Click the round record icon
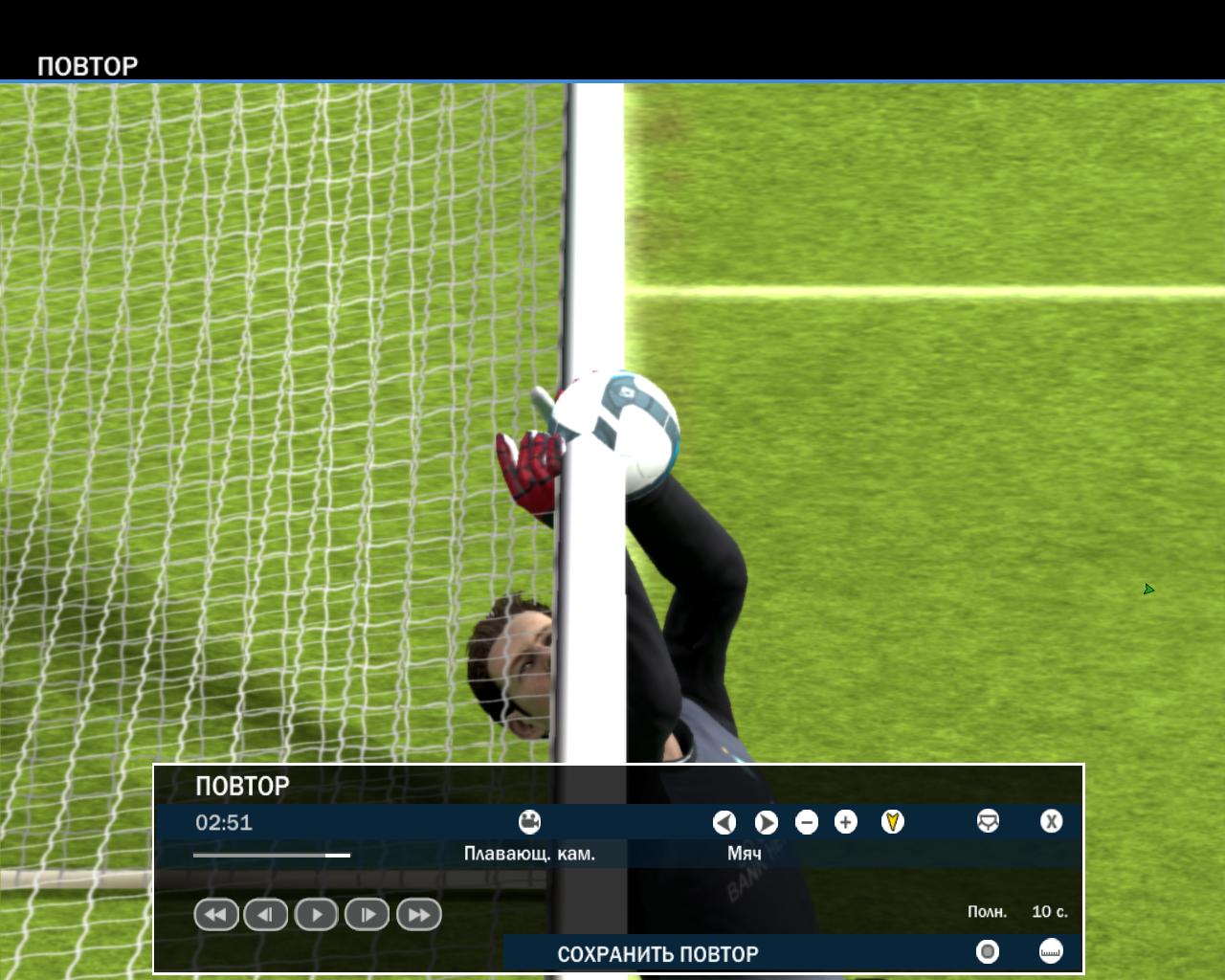The image size is (1225, 980). point(987,951)
